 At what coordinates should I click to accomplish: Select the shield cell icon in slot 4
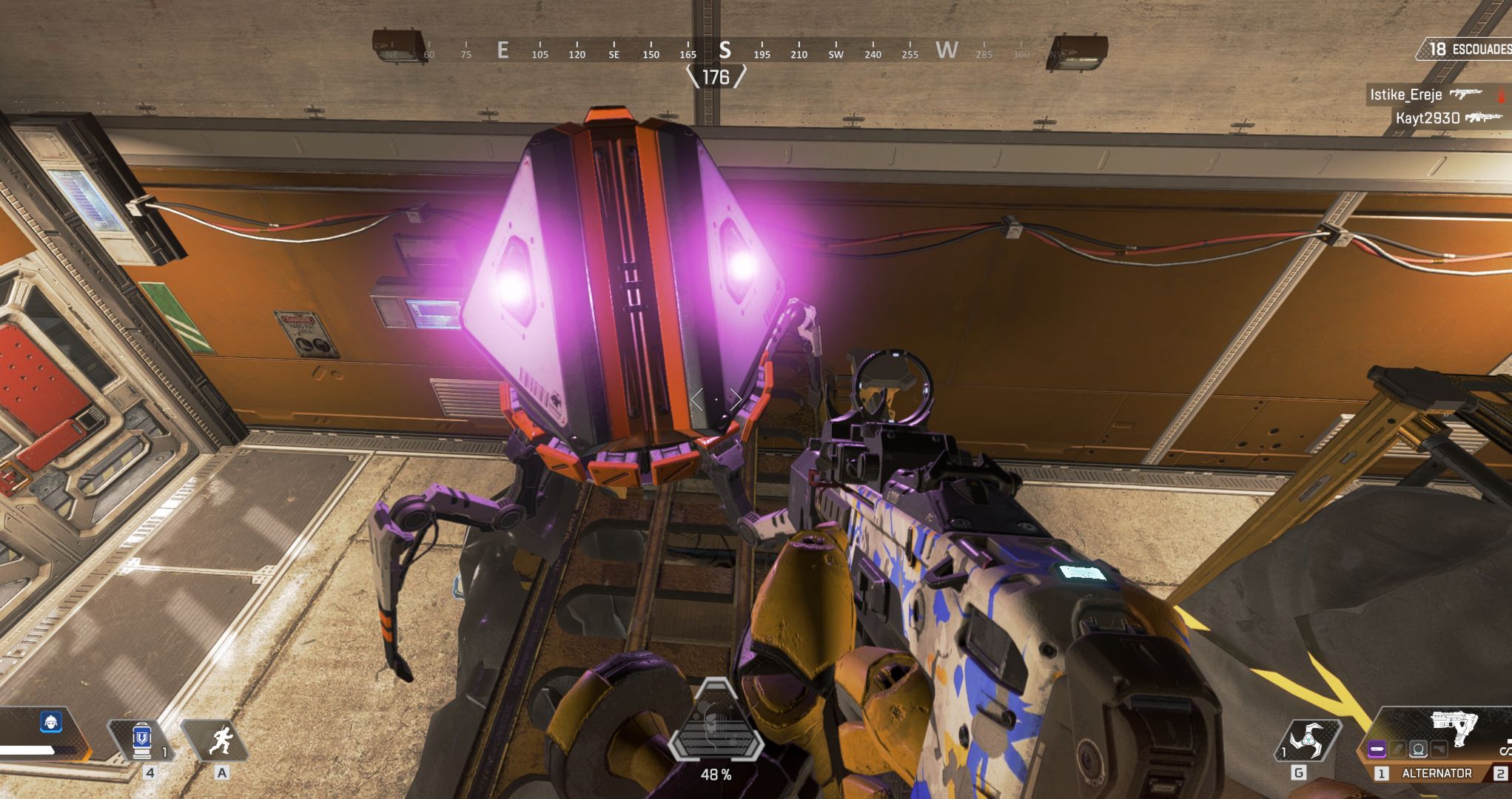click(141, 739)
